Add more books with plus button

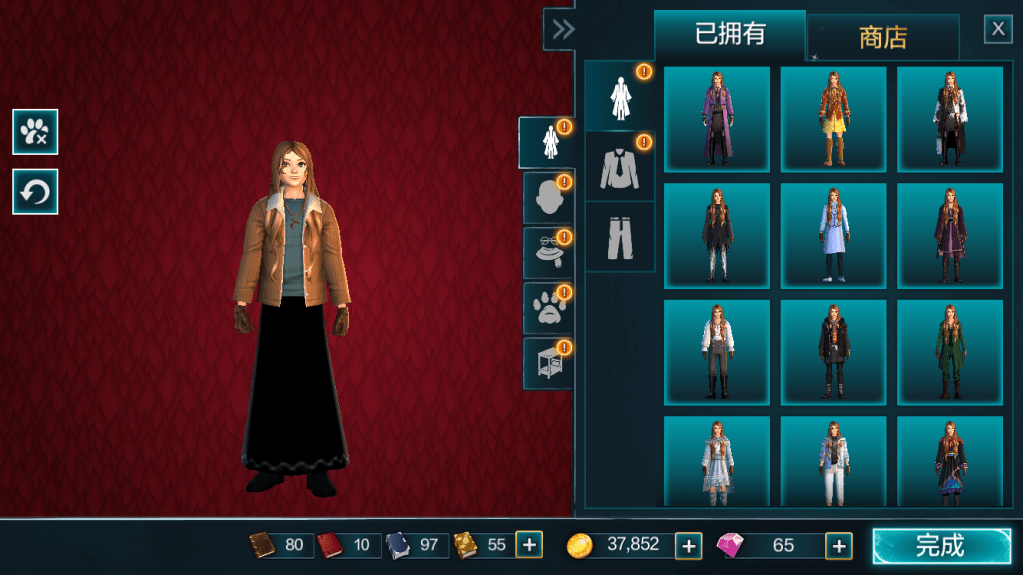tap(529, 545)
